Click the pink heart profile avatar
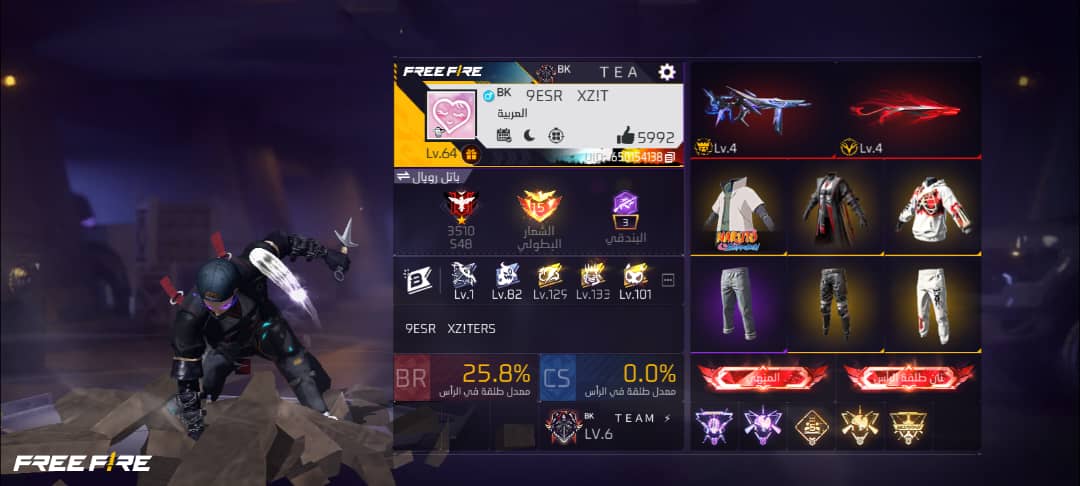Image resolution: width=1080 pixels, height=486 pixels. 451,116
